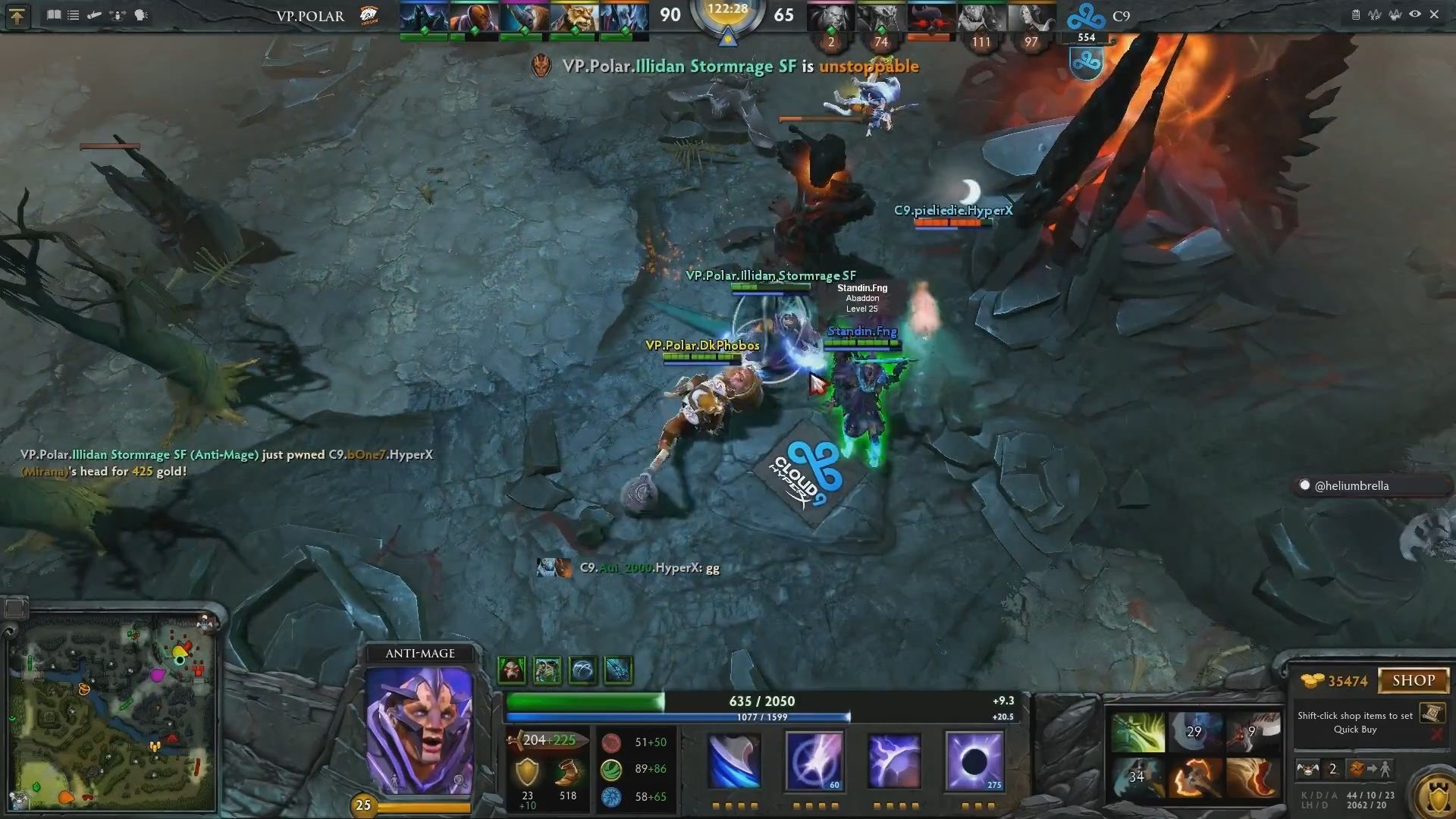Open the dashboard with top-left arrow button

[x=17, y=15]
